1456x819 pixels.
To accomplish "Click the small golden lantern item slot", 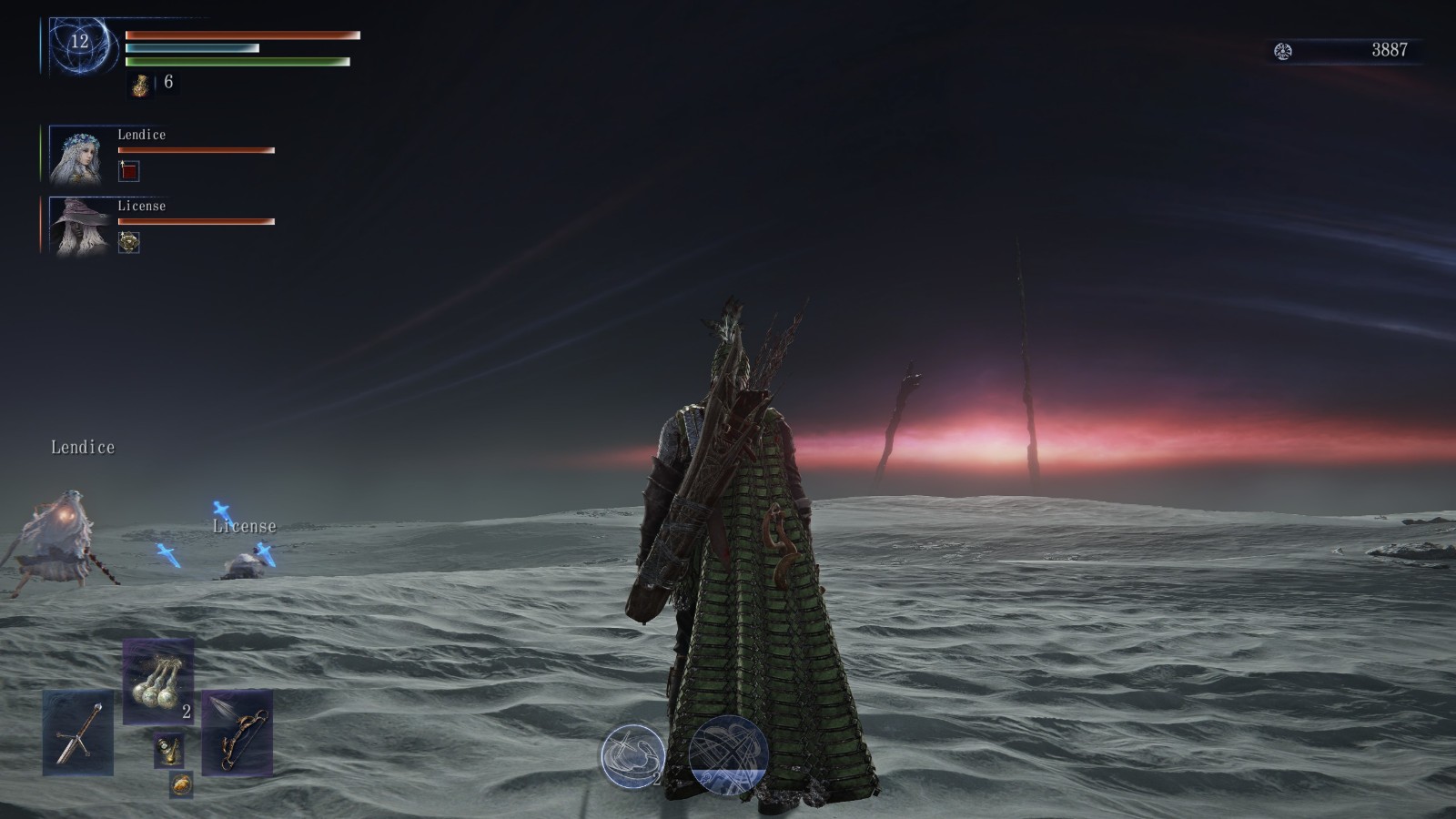I will (168, 750).
